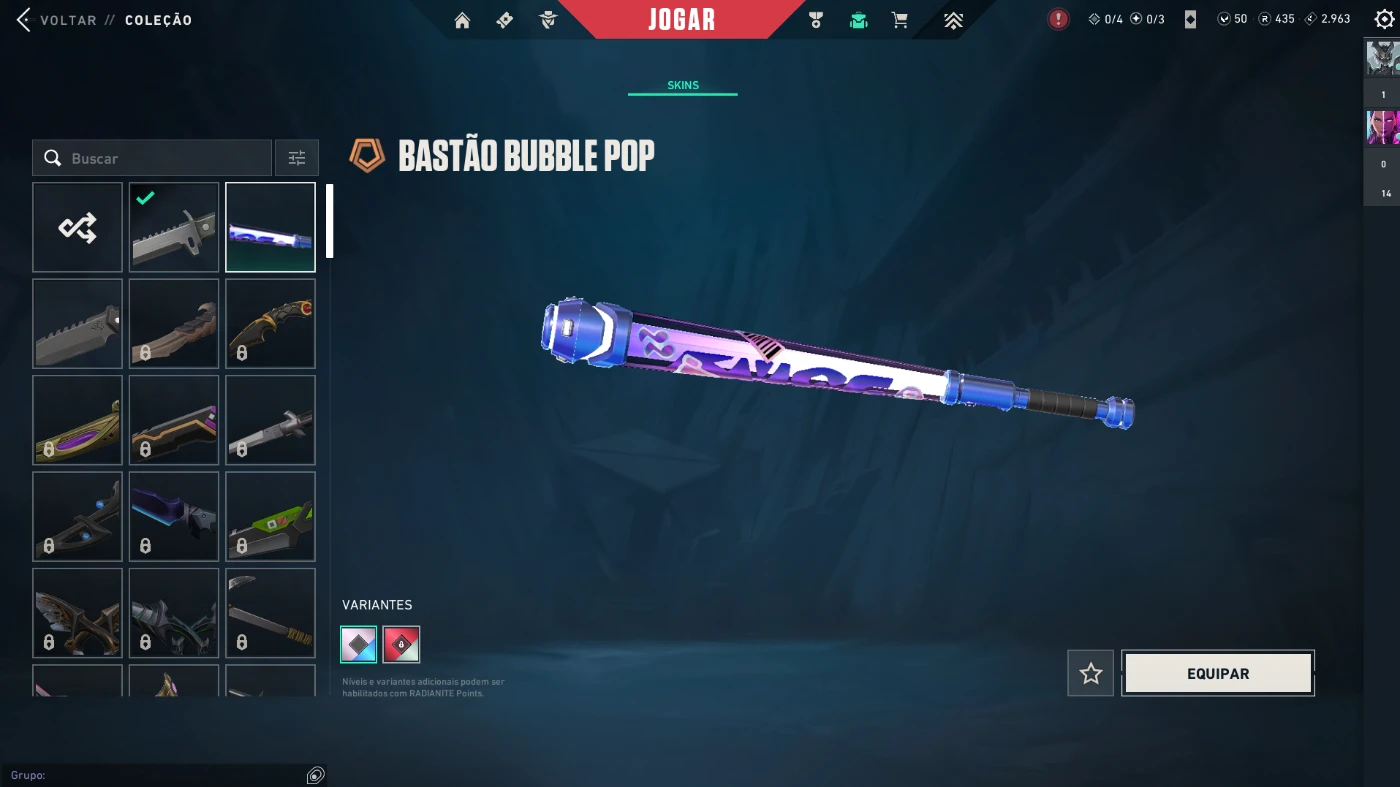Open the group chat icon
This screenshot has height=787, width=1400.
click(315, 775)
